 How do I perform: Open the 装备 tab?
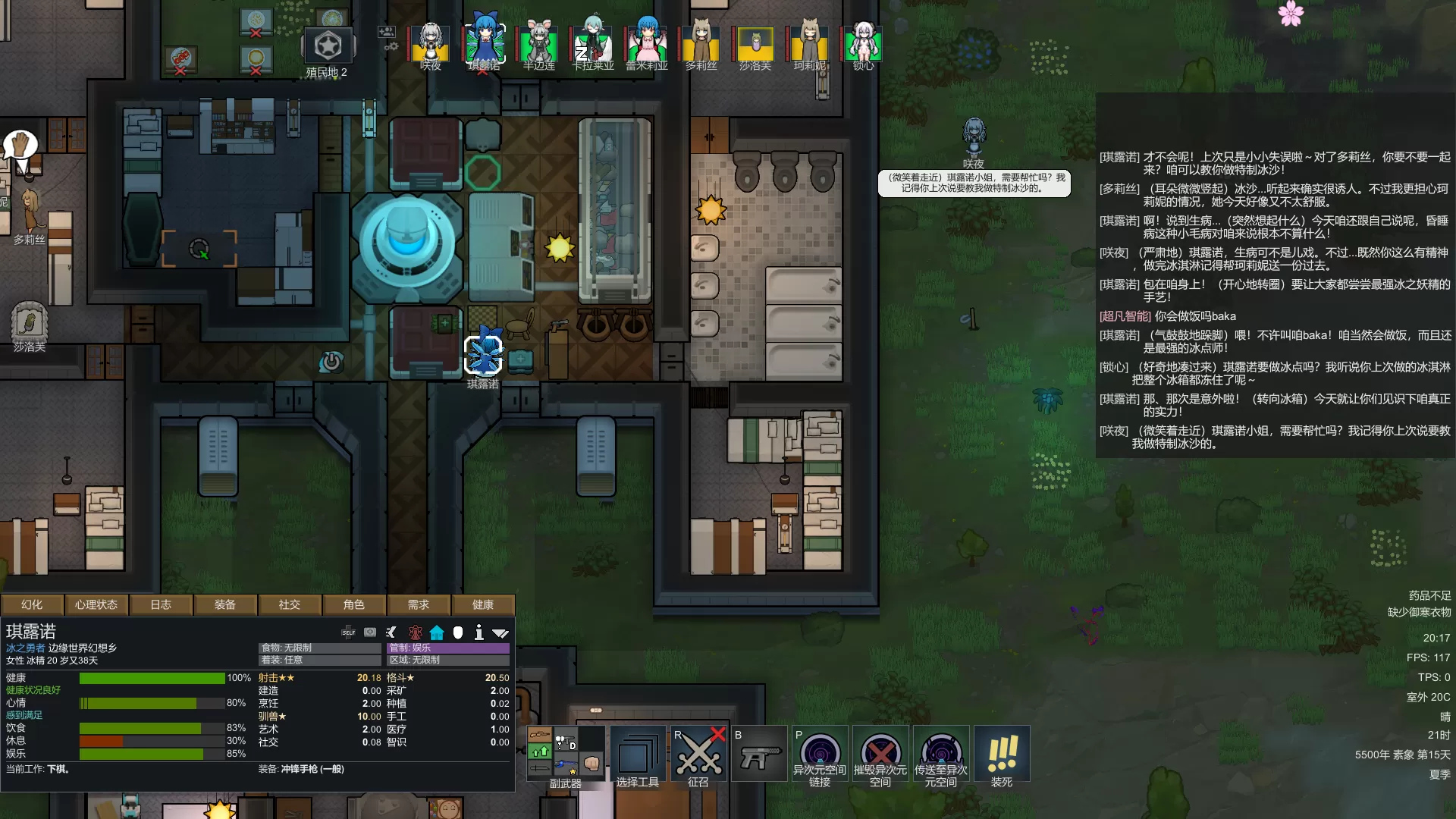[x=225, y=604]
